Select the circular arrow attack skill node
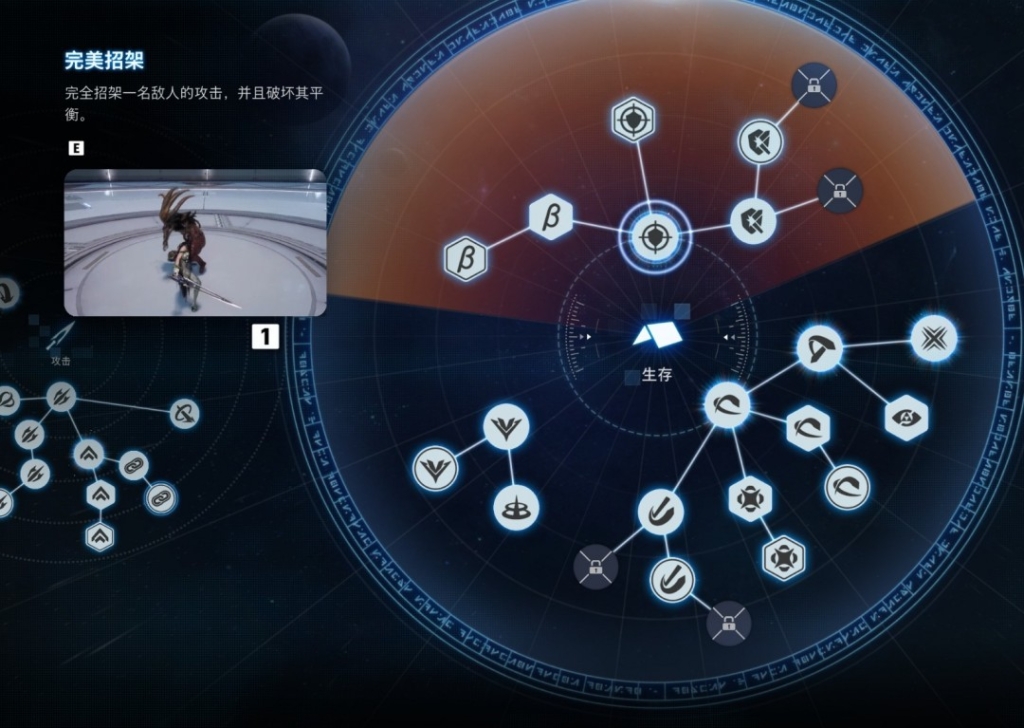Viewport: 1024px width, 728px height. [182, 413]
